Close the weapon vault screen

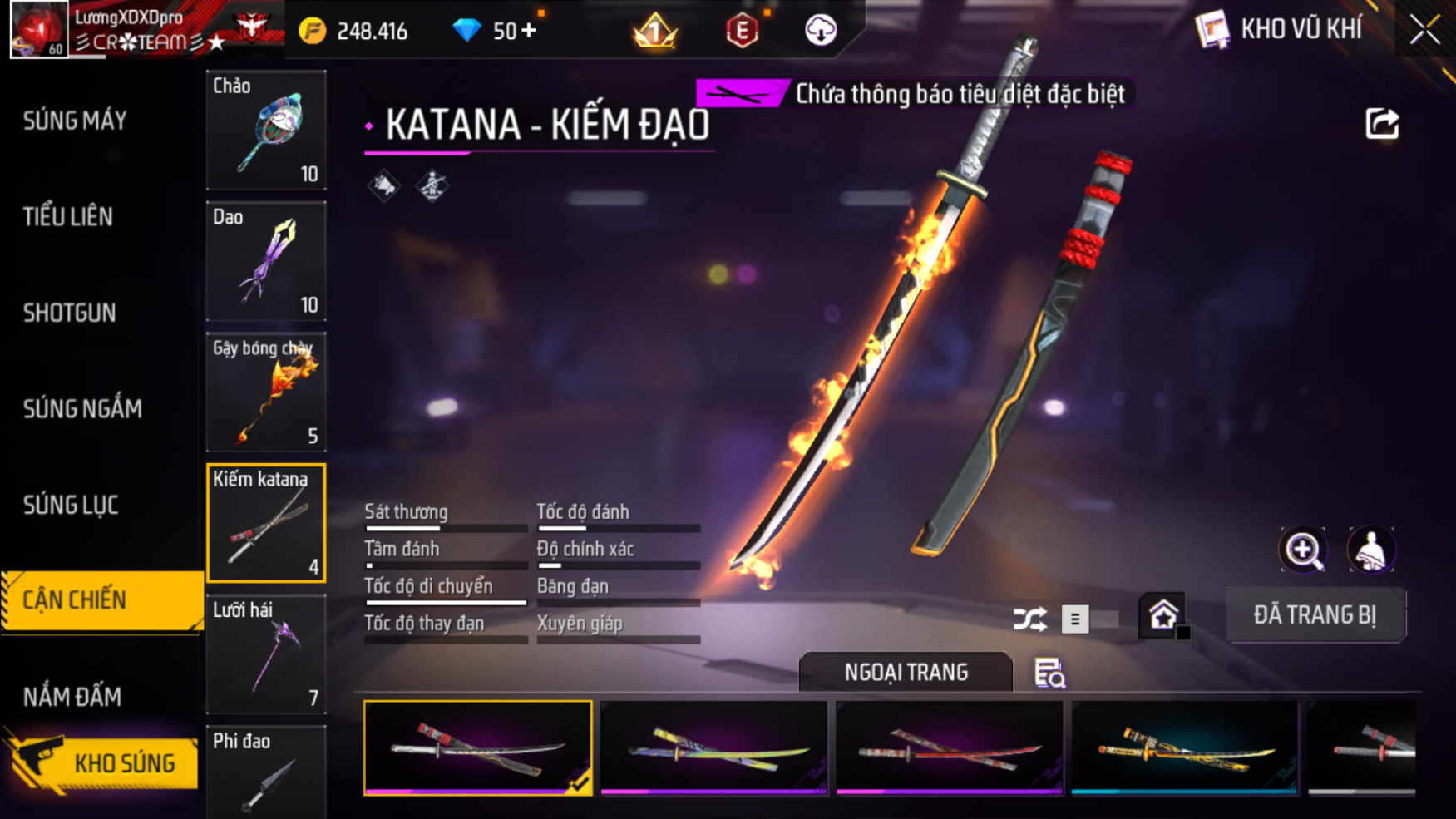[x=1424, y=30]
